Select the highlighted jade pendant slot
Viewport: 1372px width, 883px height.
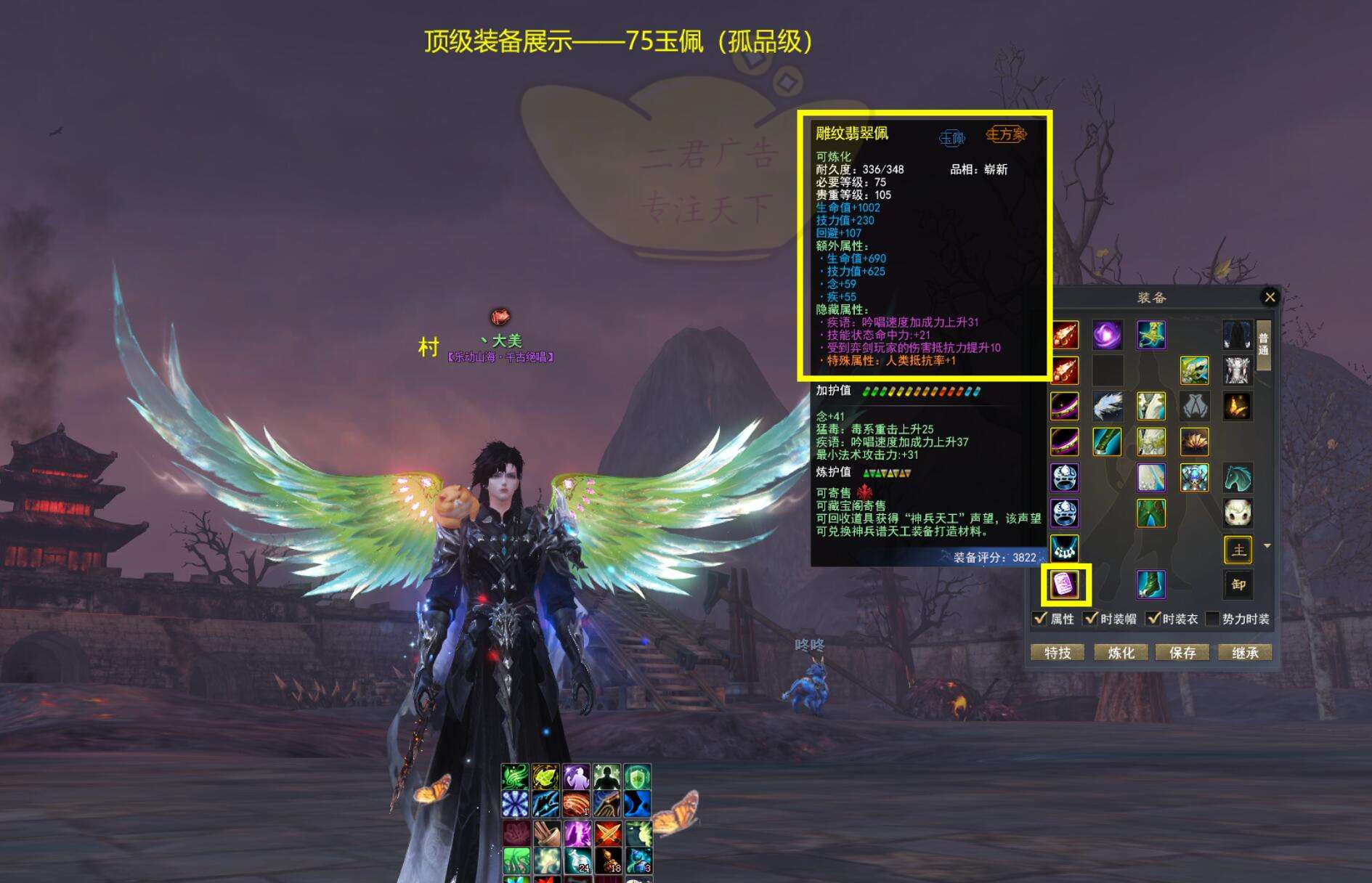(1065, 585)
